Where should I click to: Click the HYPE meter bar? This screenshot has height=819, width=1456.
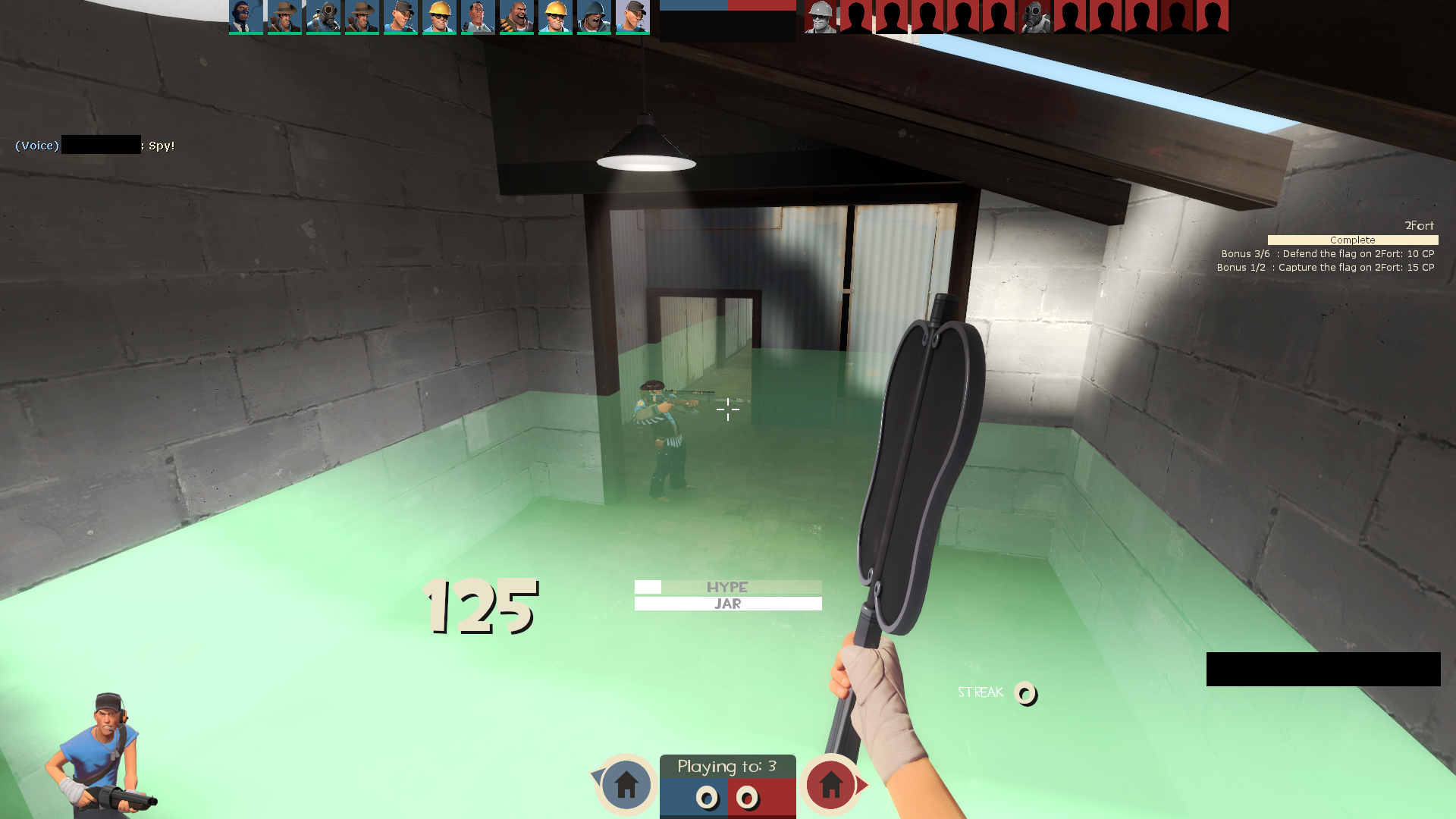click(727, 586)
